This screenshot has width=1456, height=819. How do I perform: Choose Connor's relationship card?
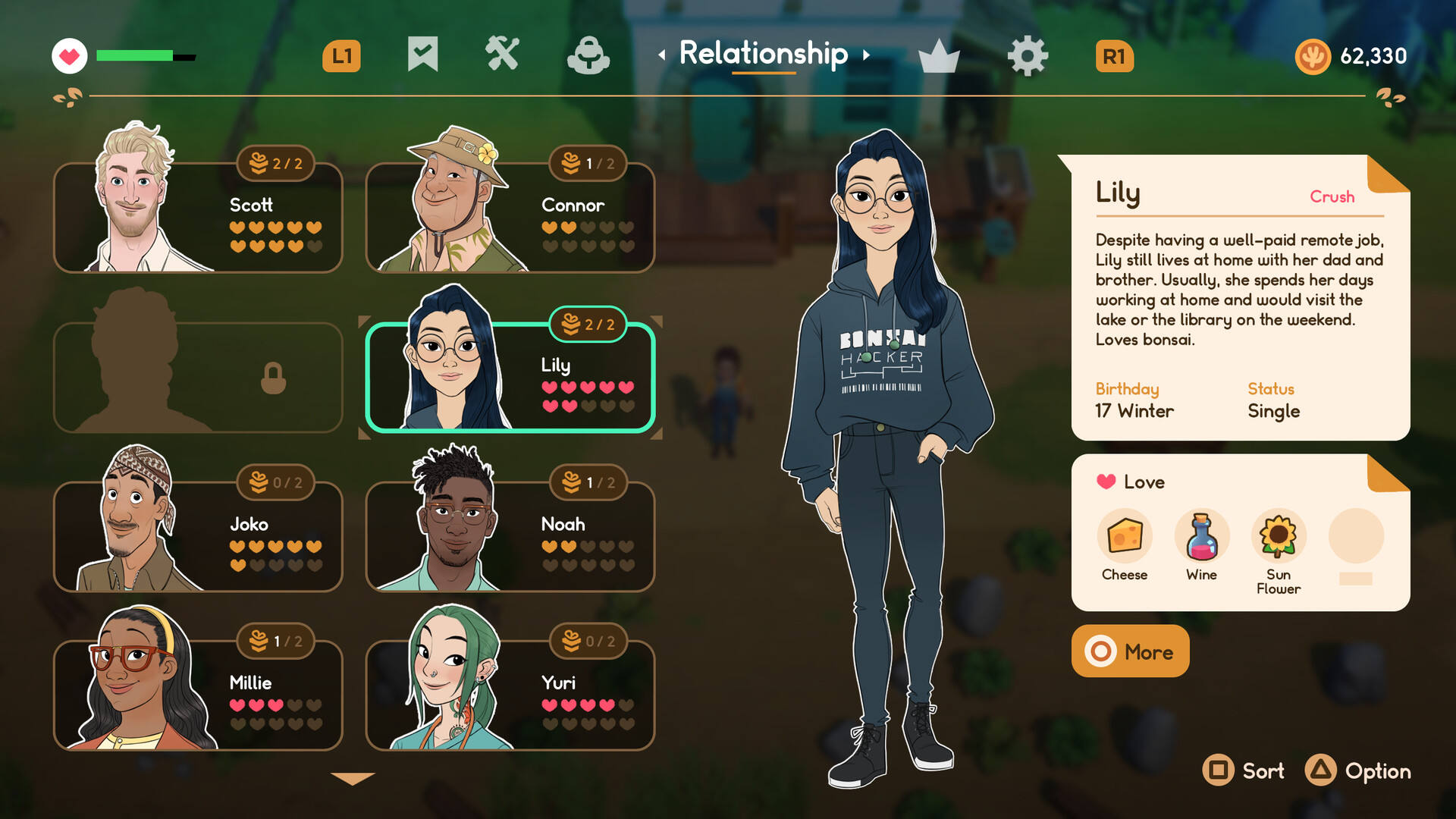click(x=510, y=218)
